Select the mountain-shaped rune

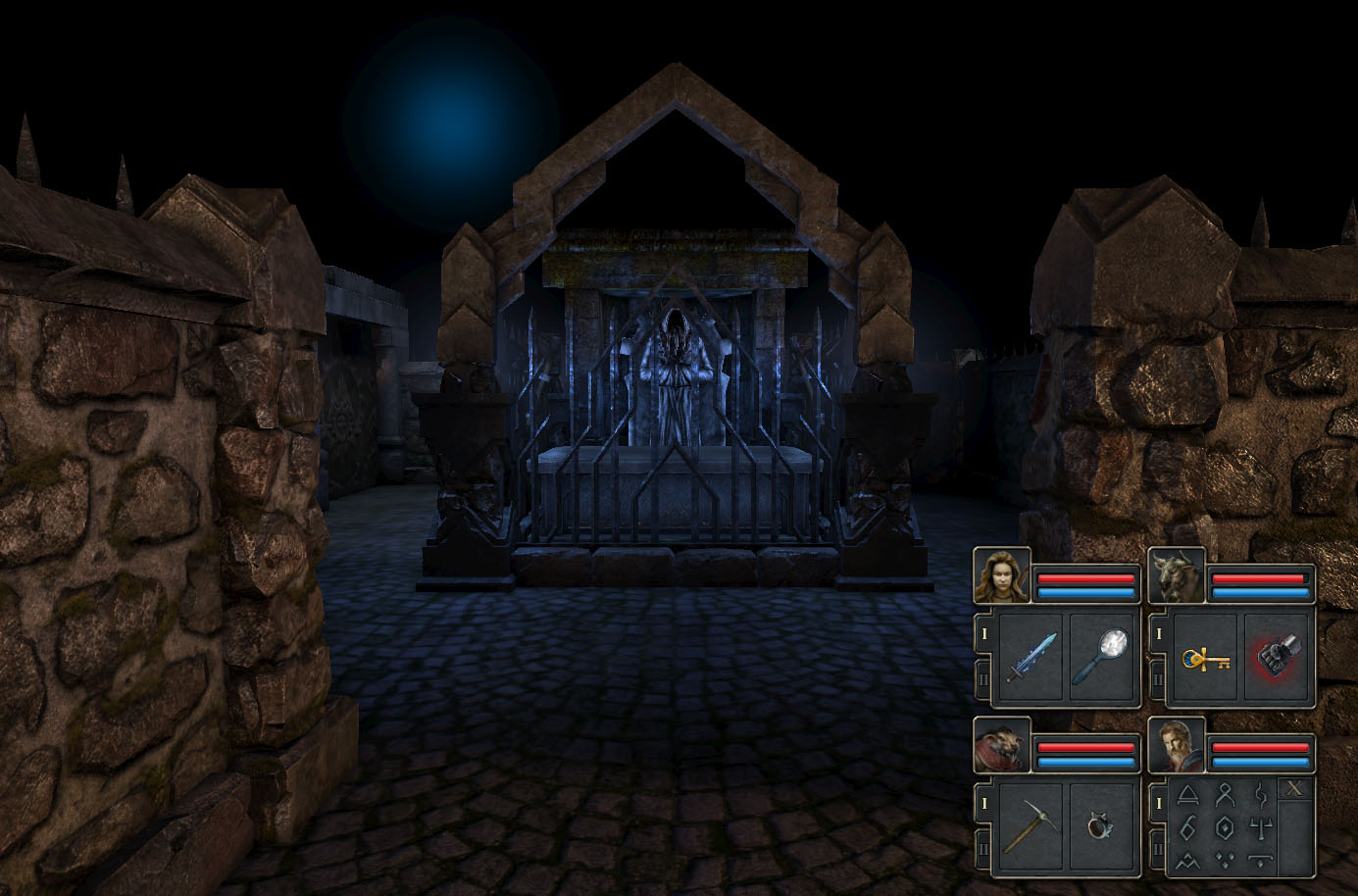point(1187,860)
